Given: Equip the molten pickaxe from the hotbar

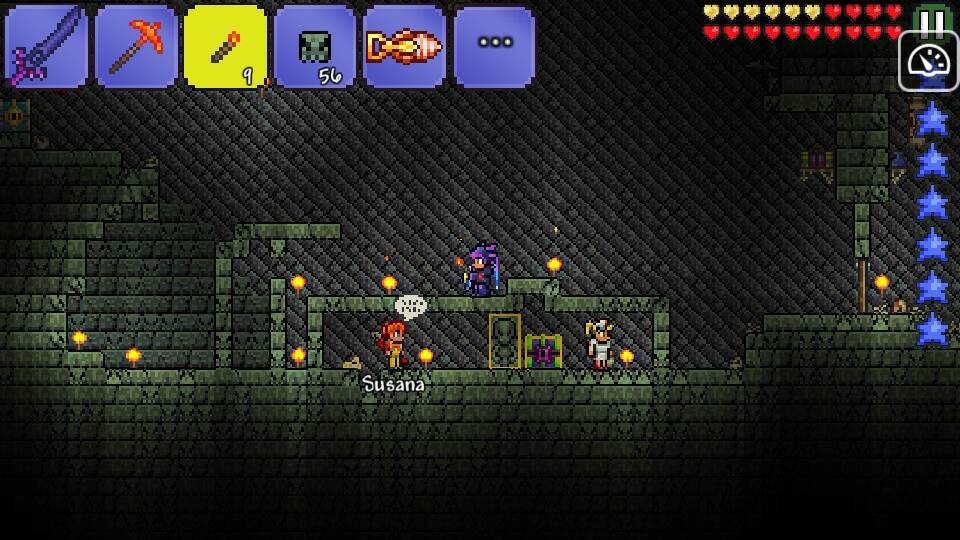Looking at the screenshot, I should pos(136,47).
